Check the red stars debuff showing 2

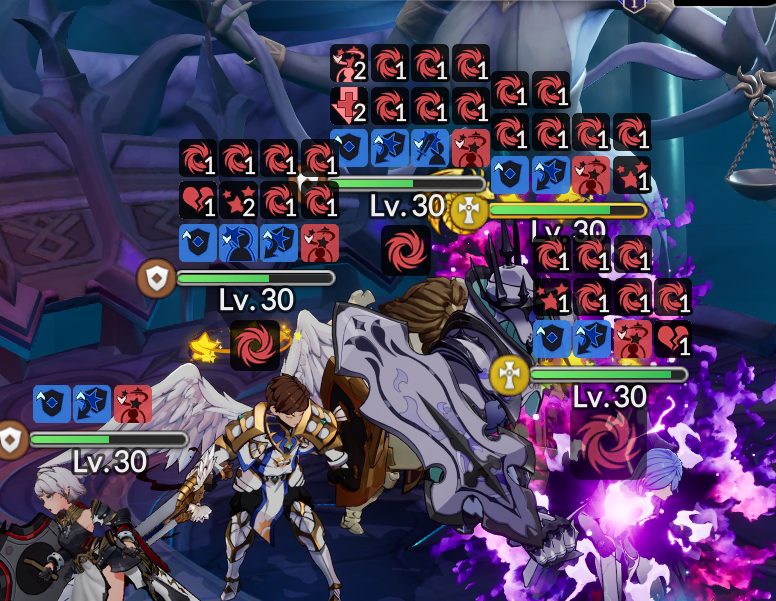239,200
